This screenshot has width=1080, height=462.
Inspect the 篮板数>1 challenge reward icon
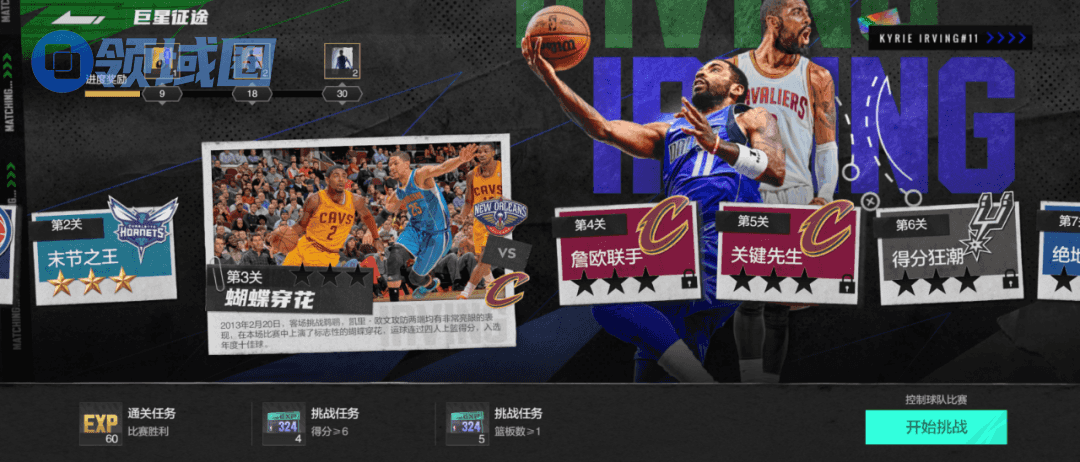pyautogui.click(x=467, y=424)
